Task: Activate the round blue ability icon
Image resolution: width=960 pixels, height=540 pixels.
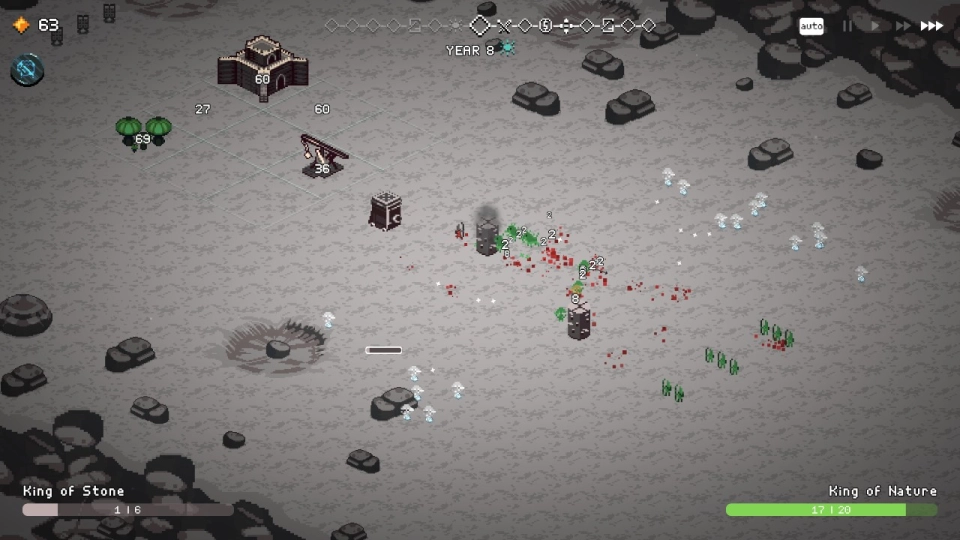Action: 26,69
